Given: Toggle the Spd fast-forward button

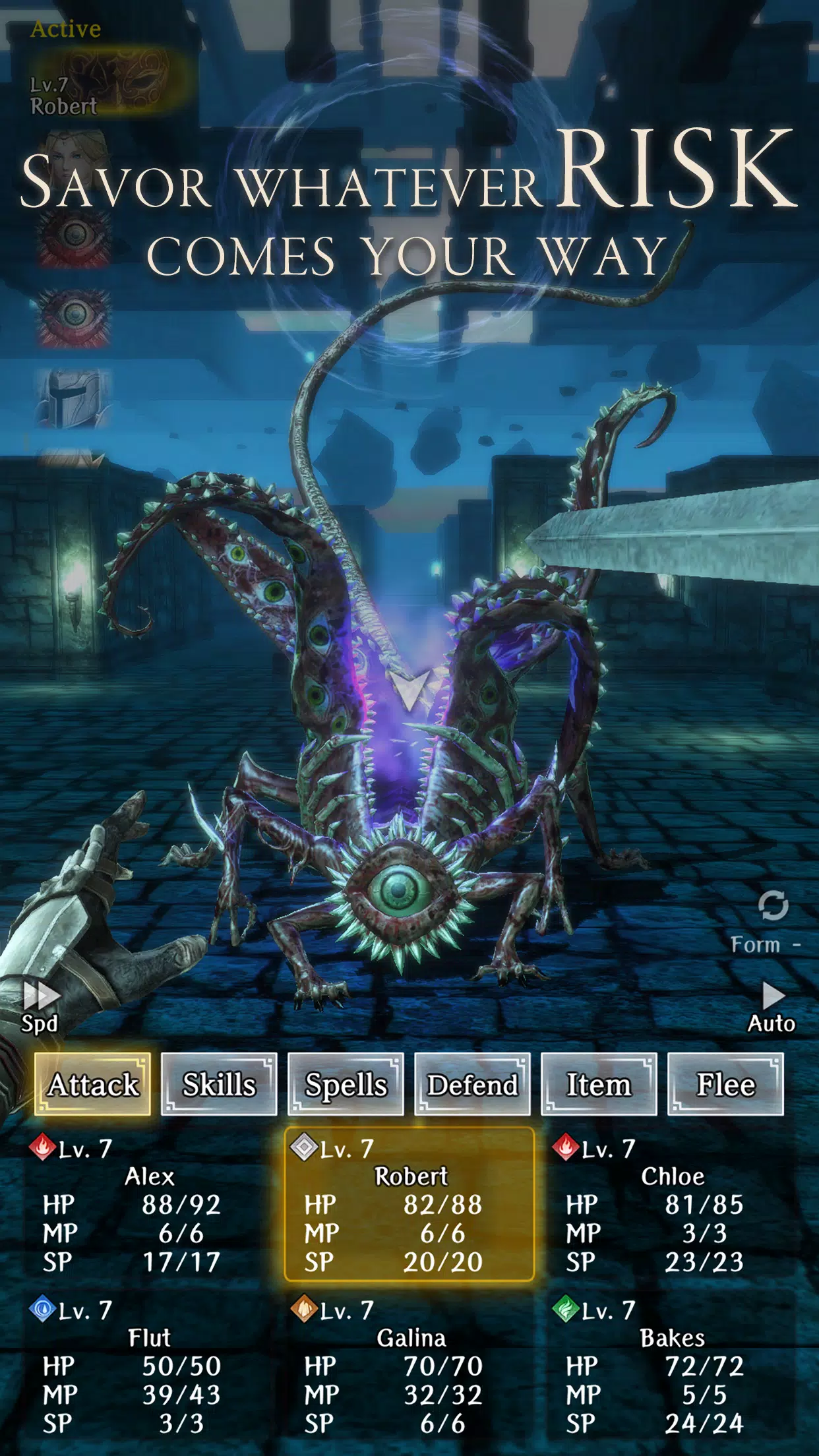Looking at the screenshot, I should tap(40, 1007).
